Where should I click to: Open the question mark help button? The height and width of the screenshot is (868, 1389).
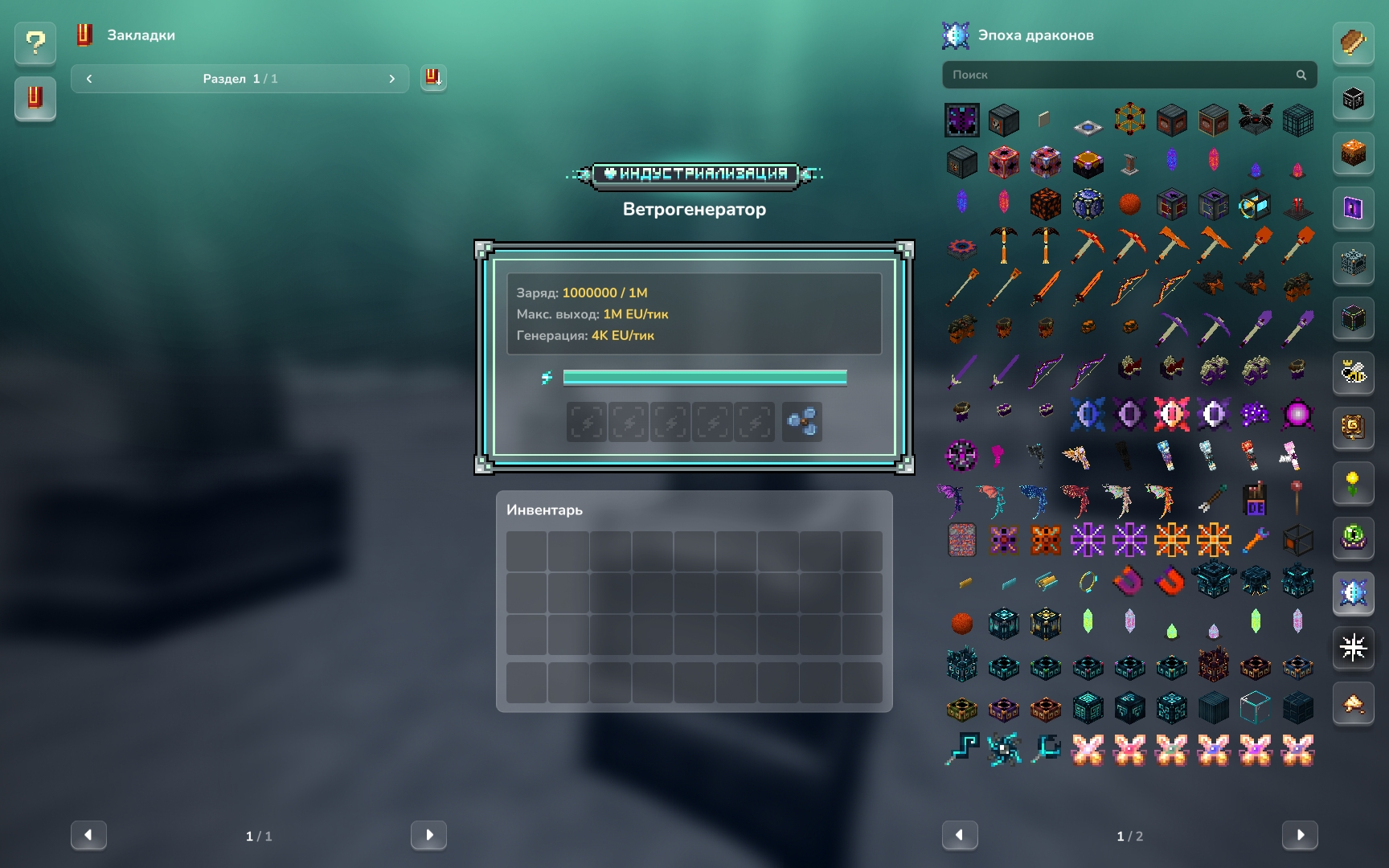35,43
